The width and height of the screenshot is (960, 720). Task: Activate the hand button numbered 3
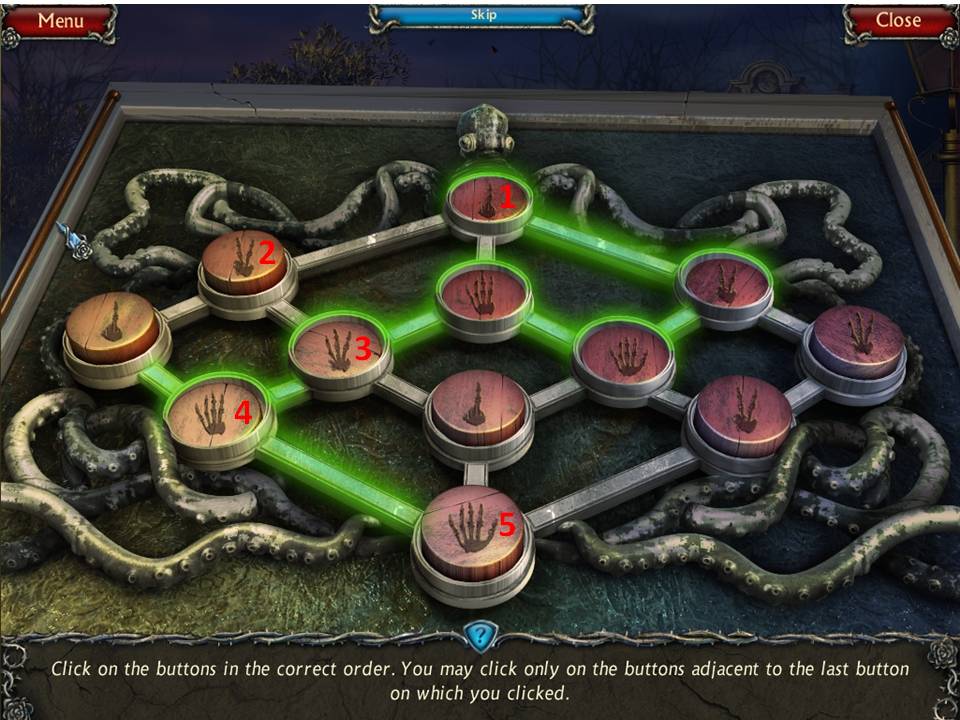[339, 349]
